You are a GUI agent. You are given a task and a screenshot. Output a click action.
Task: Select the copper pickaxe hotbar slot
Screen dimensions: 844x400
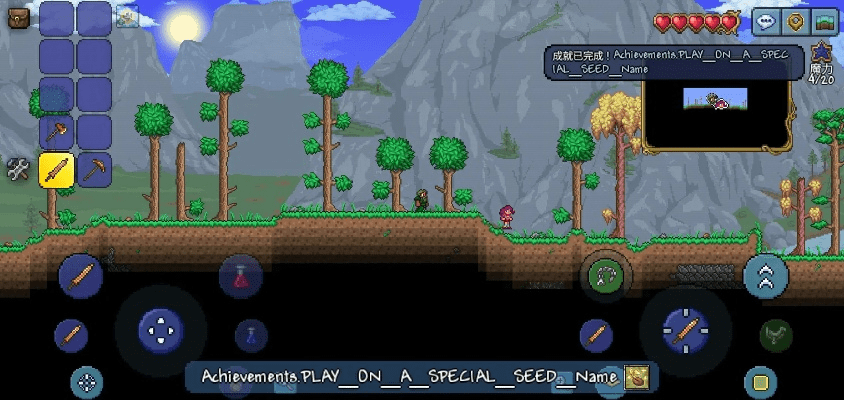(x=94, y=169)
